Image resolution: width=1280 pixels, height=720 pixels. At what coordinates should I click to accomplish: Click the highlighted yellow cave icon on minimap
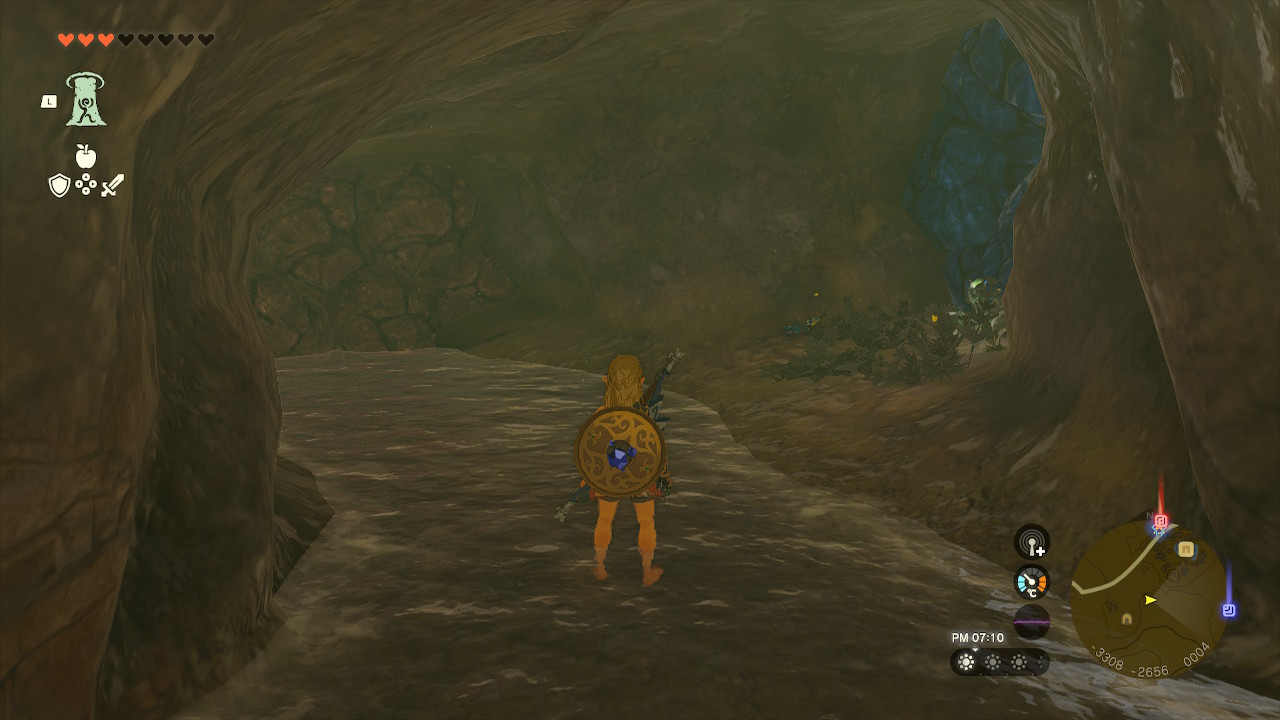coord(1186,549)
